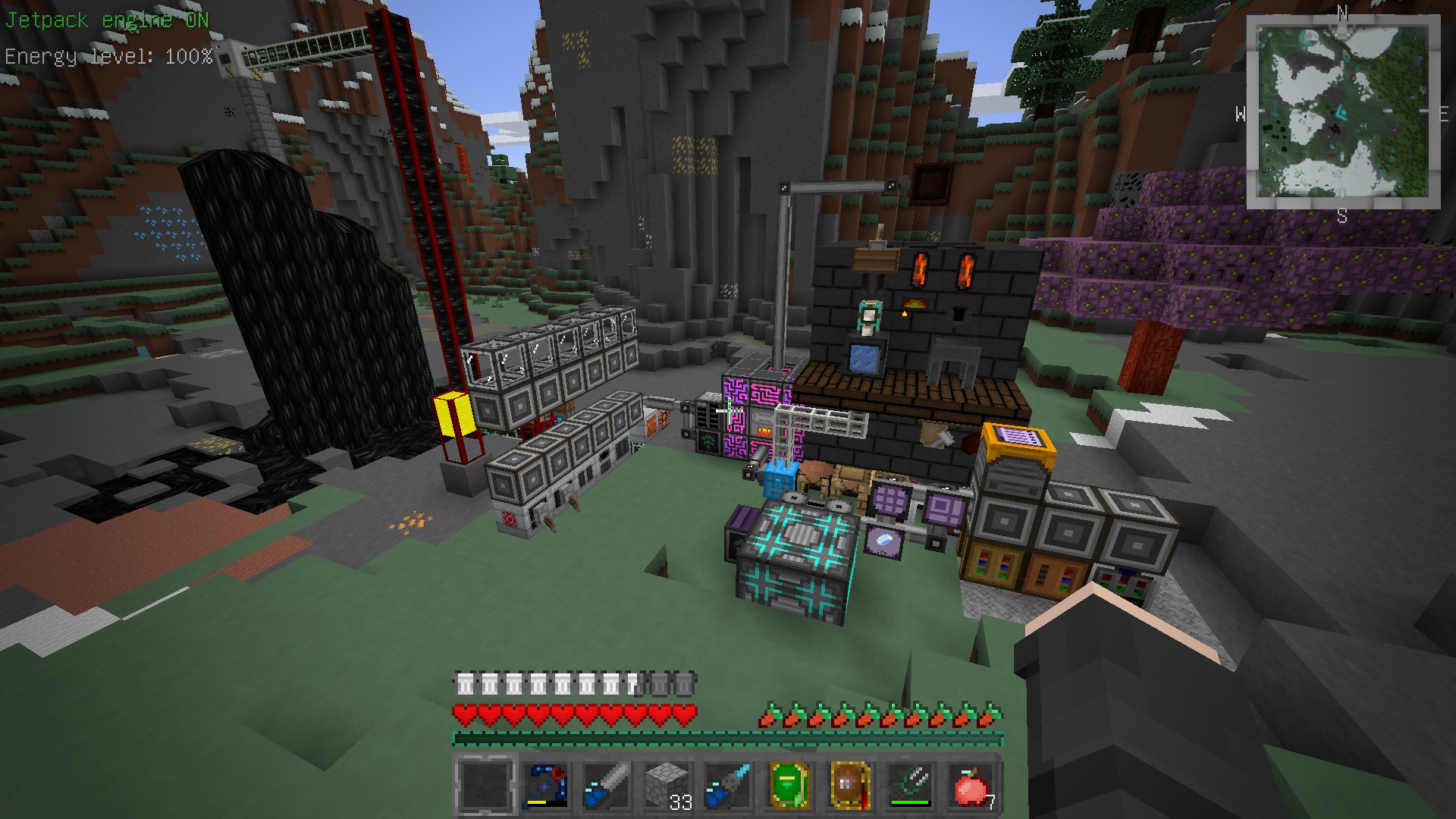
Task: Select the diamond-tipped drill hotbar slot
Action: (728, 786)
